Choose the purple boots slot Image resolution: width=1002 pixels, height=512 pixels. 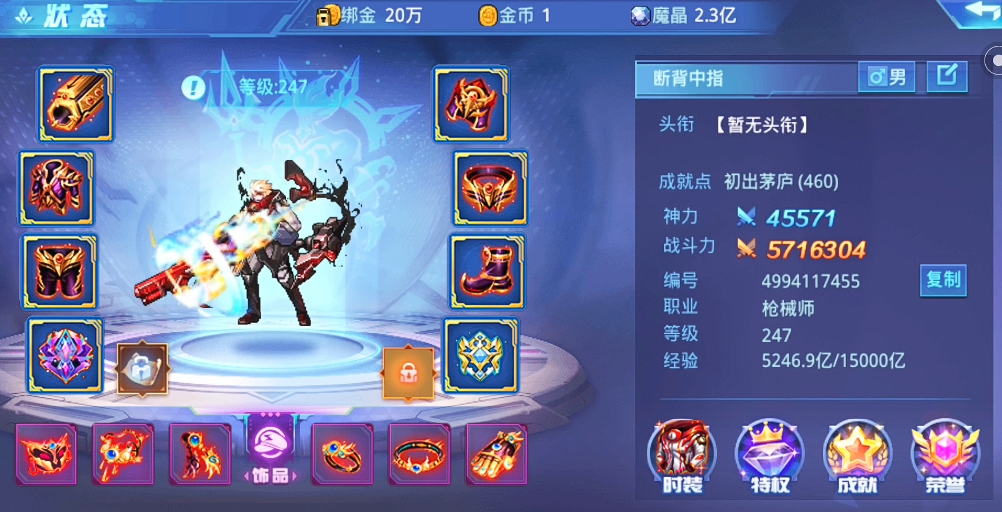(x=485, y=271)
